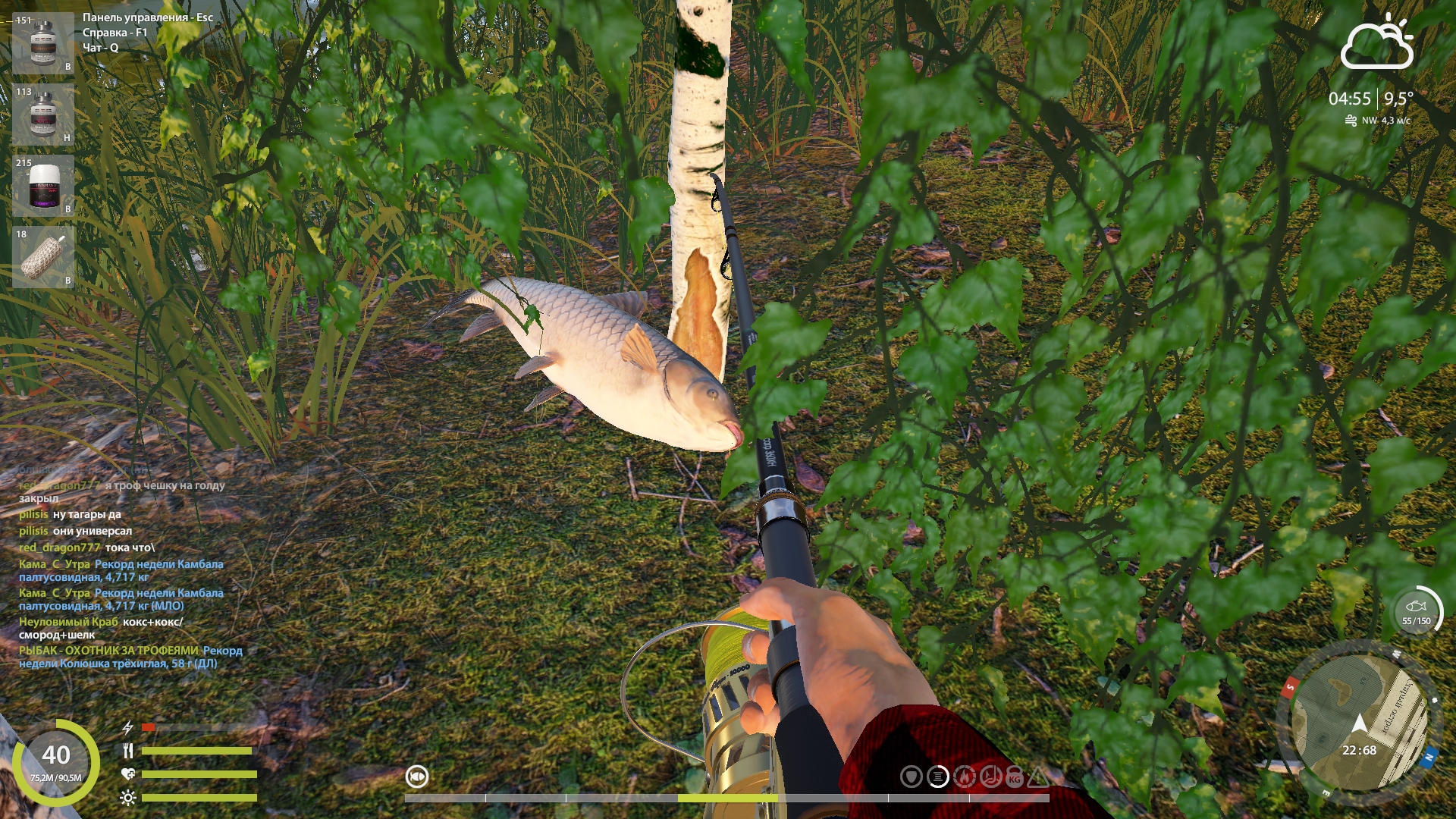Click the round icon left of the tension bar
The height and width of the screenshot is (819, 1456).
coord(417,777)
